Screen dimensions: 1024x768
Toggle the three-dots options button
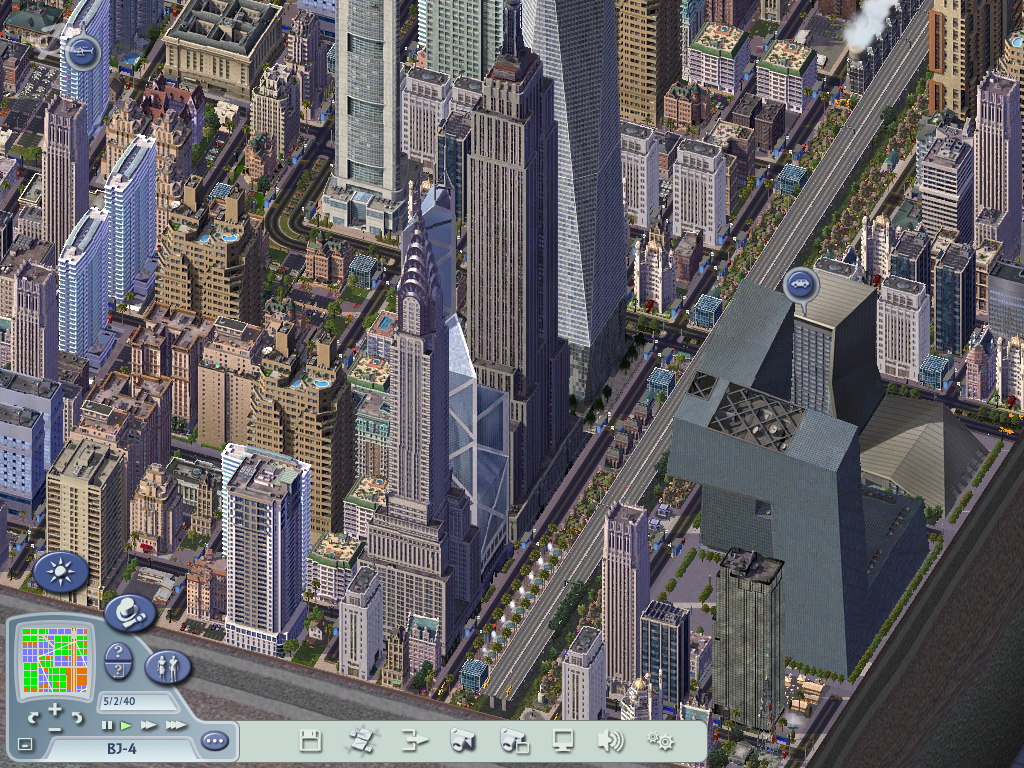[214, 741]
